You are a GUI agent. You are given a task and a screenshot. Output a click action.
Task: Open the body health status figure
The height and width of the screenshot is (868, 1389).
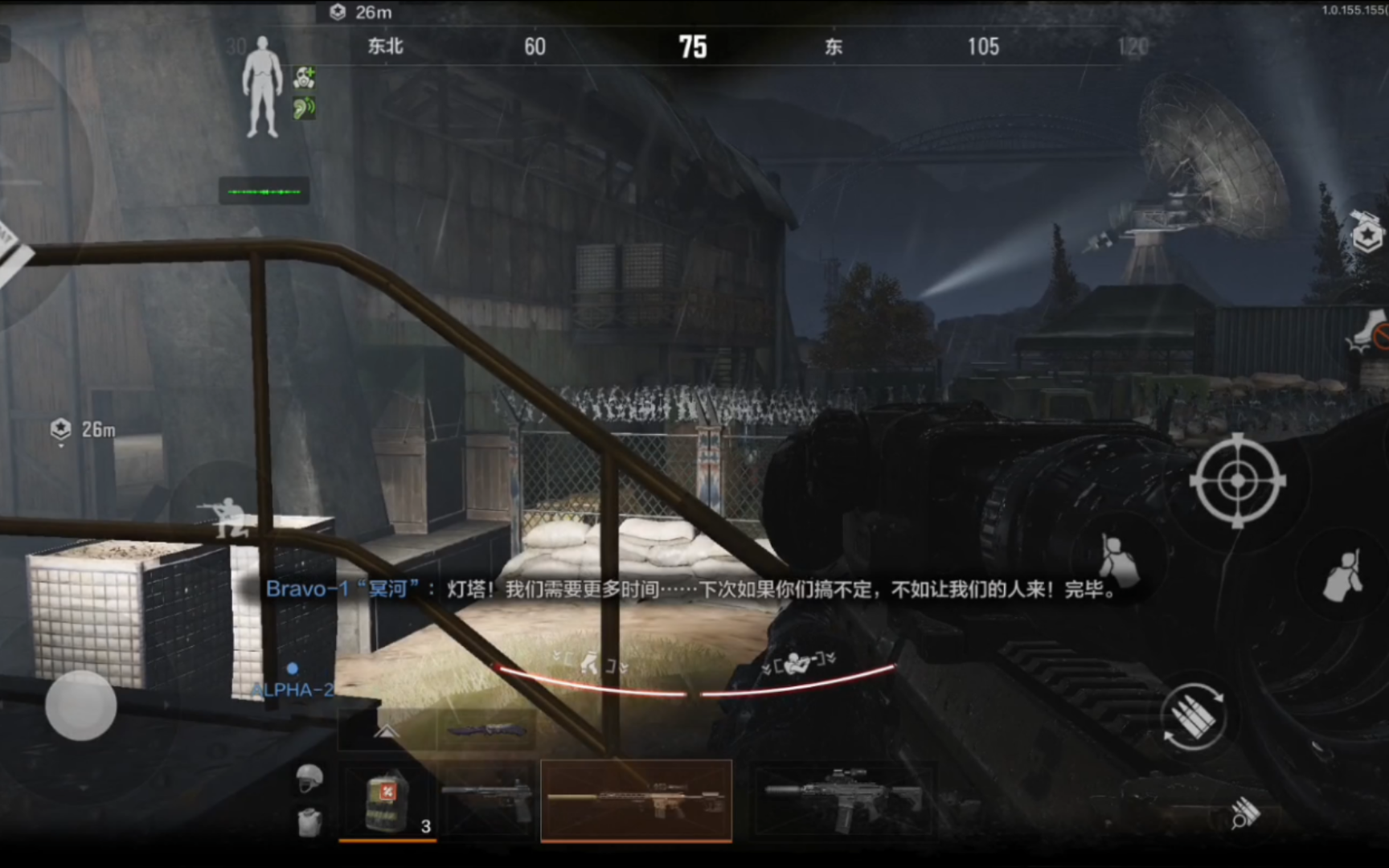[263, 87]
